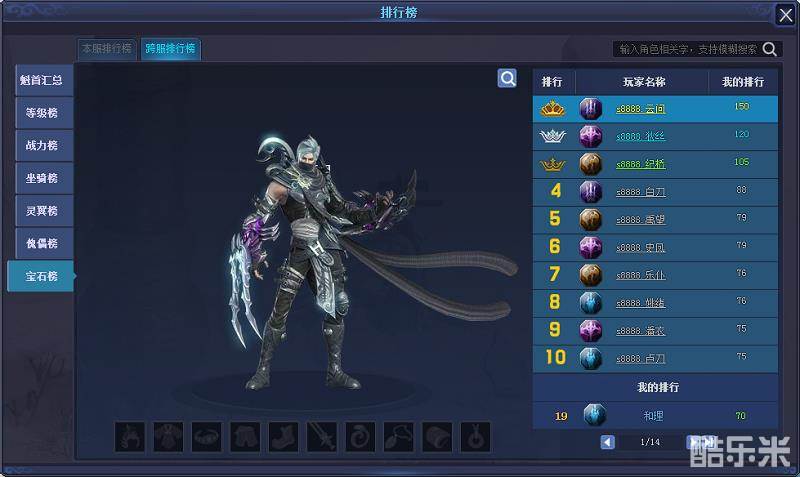Select the sword weapon equipment slot
The height and width of the screenshot is (477, 800).
pyautogui.click(x=322, y=436)
